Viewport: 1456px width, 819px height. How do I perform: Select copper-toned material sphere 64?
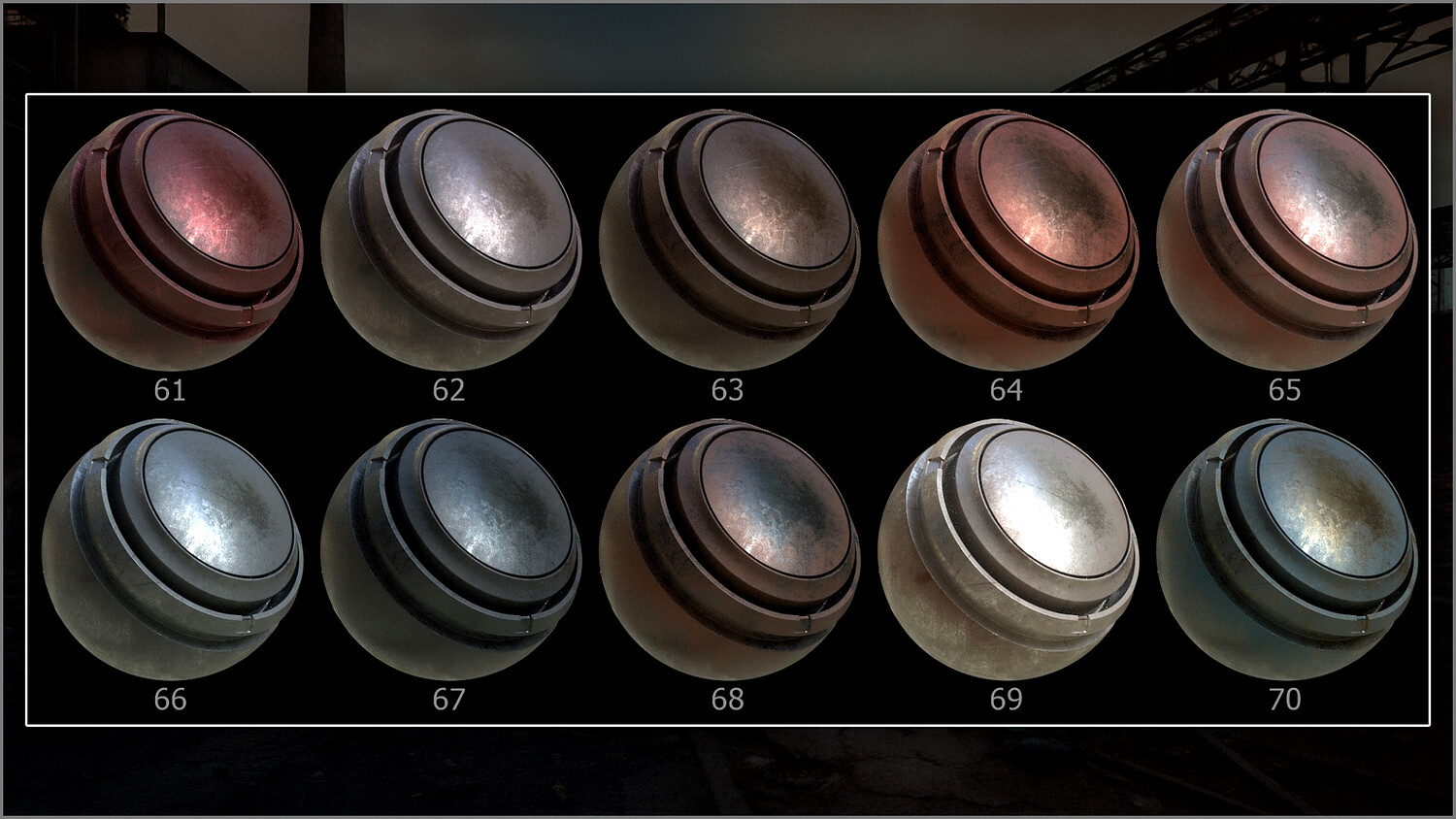1008,239
